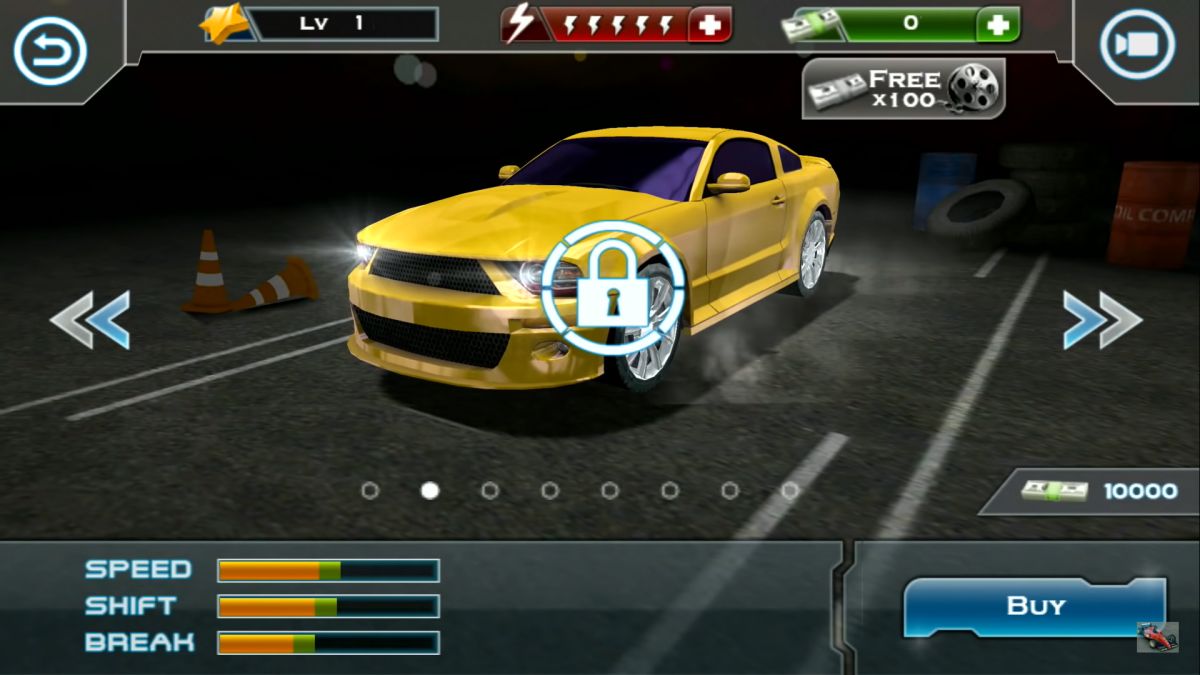This screenshot has height=675, width=1200.
Task: Buy the yellow car
Action: click(1035, 606)
